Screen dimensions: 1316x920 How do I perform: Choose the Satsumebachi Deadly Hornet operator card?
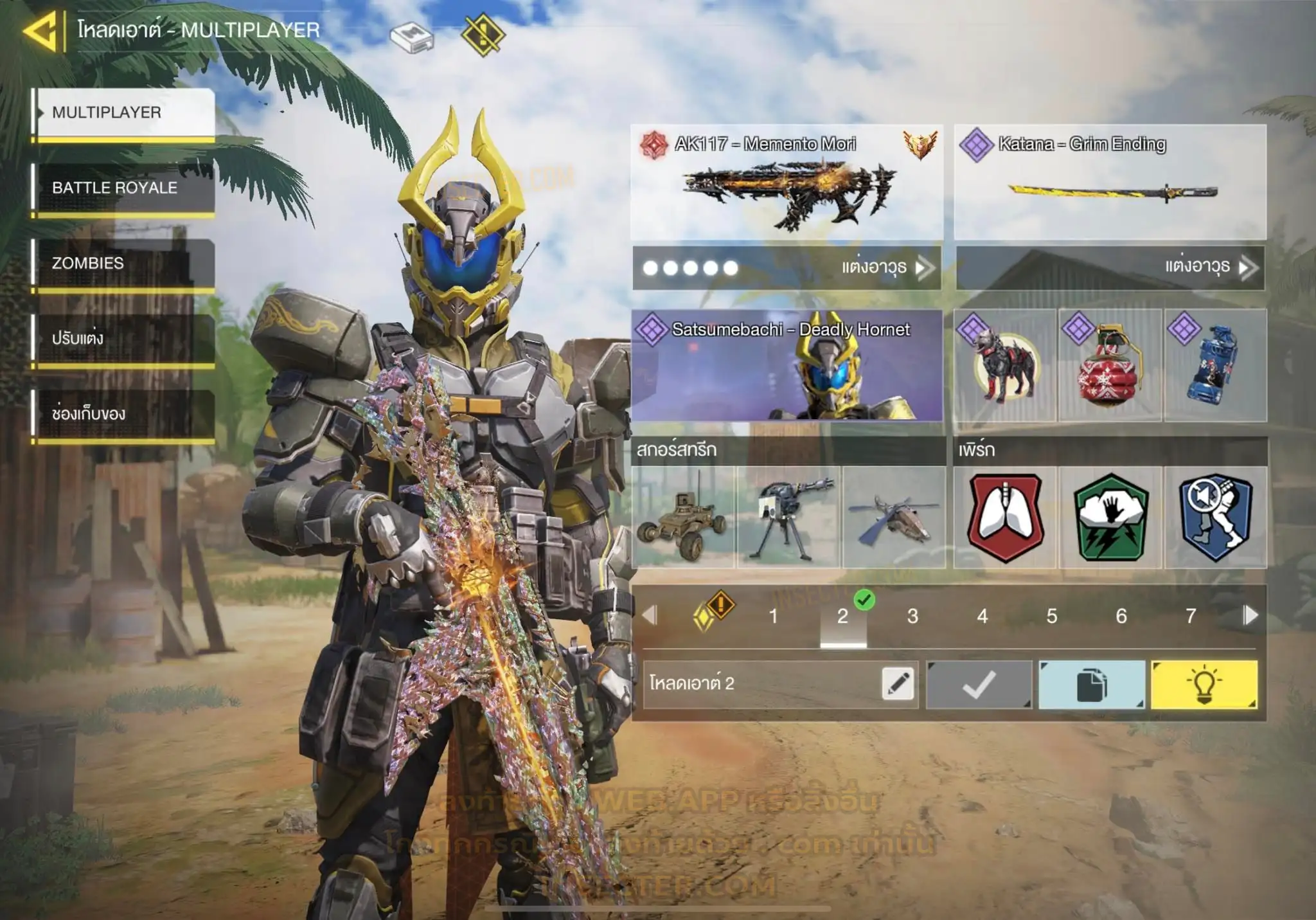(x=787, y=365)
